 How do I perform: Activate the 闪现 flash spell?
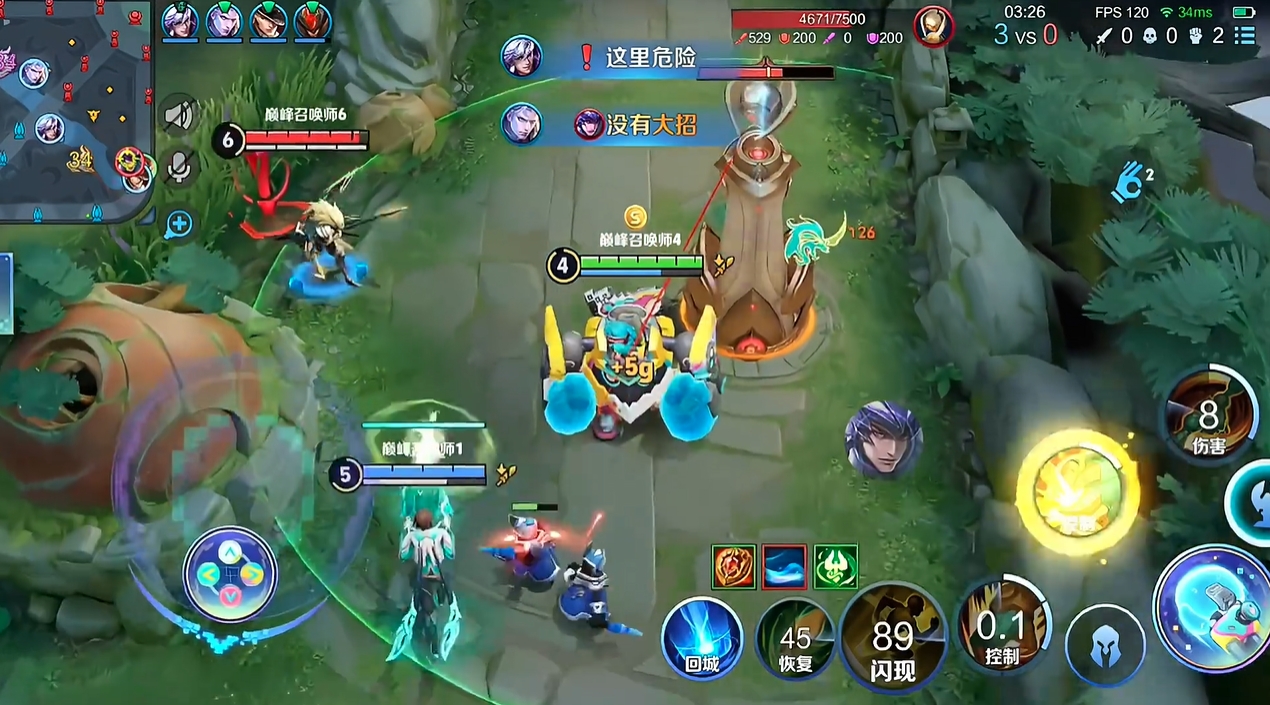(x=892, y=640)
